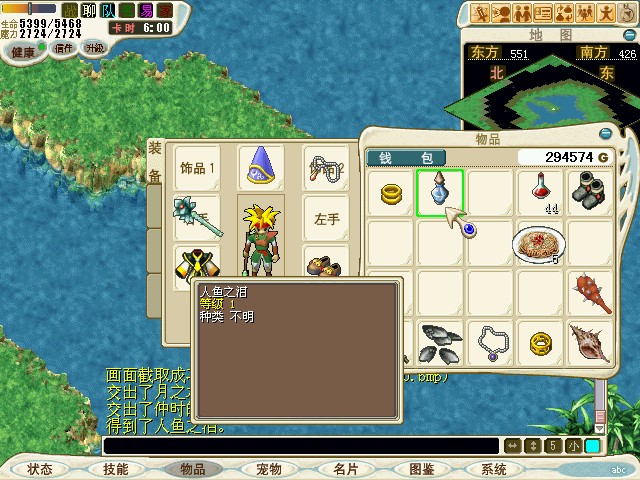Focus the chat input box

[x=300, y=446]
